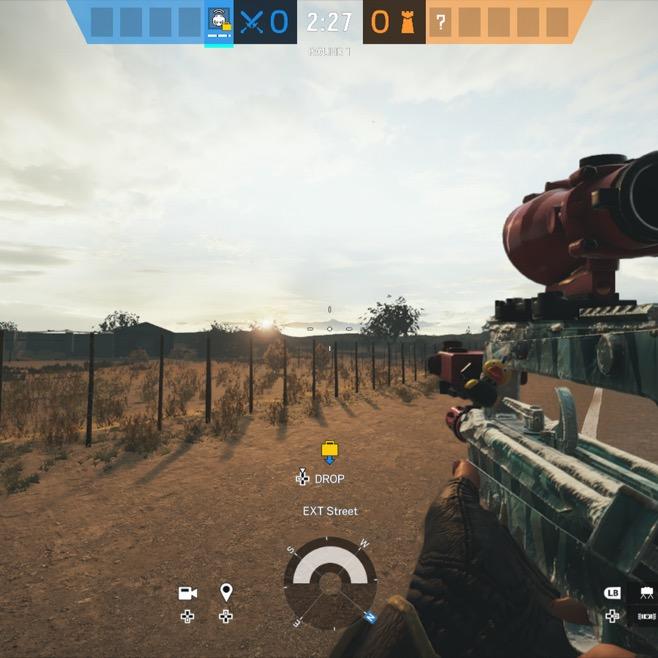Click the crossed swords attacker team icon
The height and width of the screenshot is (658, 658).
(251, 22)
